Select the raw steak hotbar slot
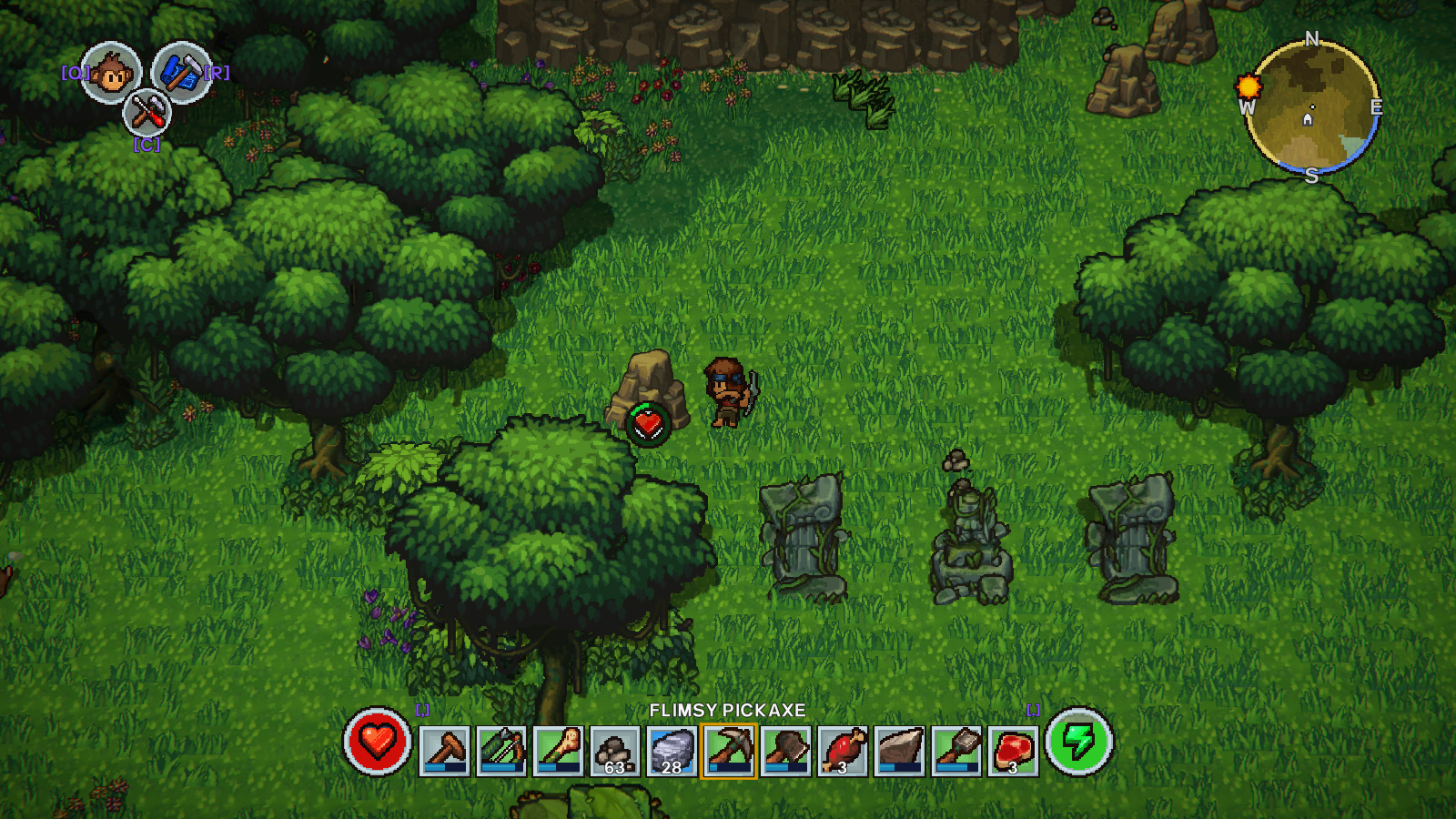1456x819 pixels. coord(1013,751)
